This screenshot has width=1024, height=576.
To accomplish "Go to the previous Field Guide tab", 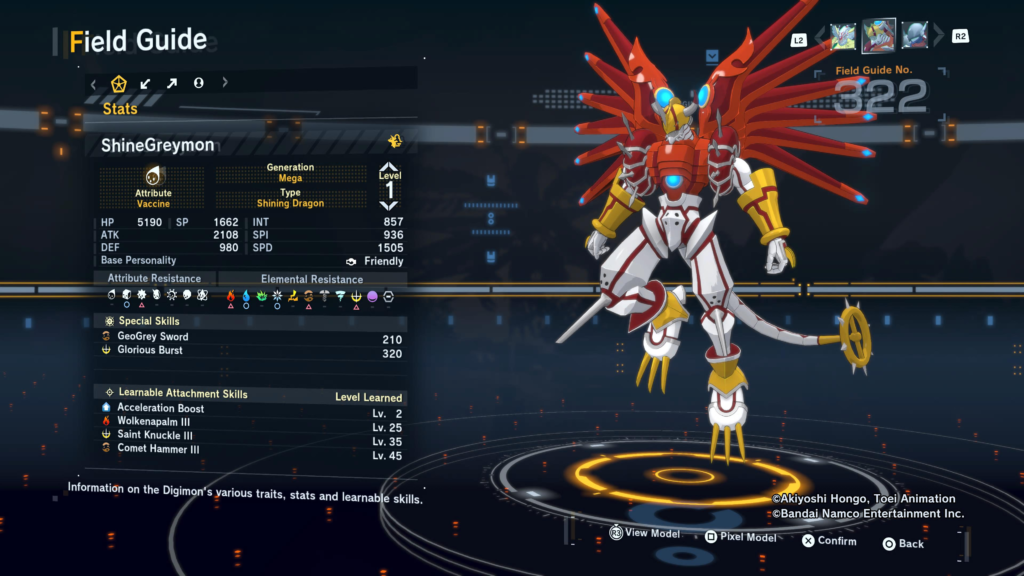I will coord(94,83).
